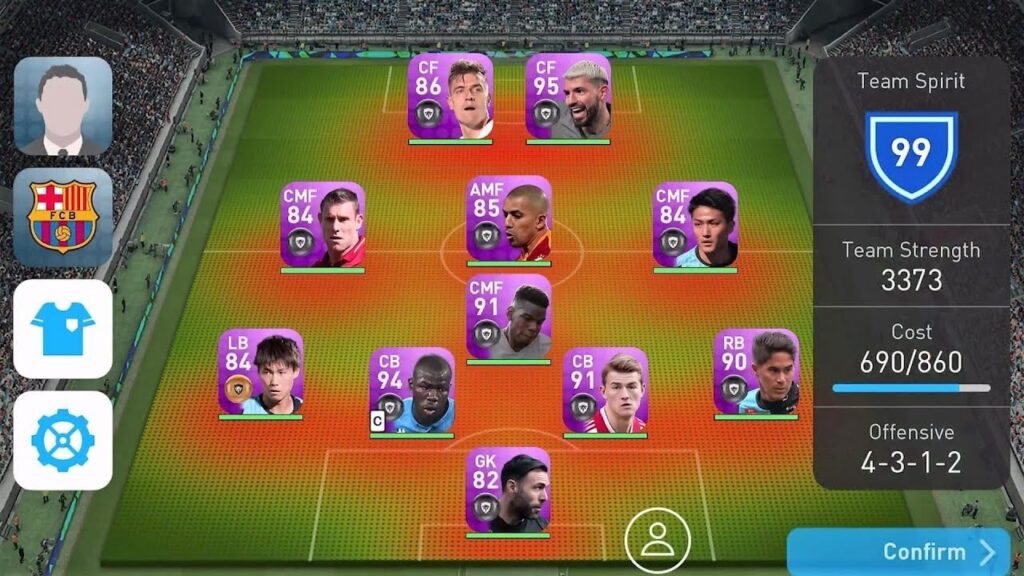Screen dimensions: 1024x576
Task: Open the Offensive 4-3-1-2 formation panel
Action: pyautogui.click(x=910, y=448)
